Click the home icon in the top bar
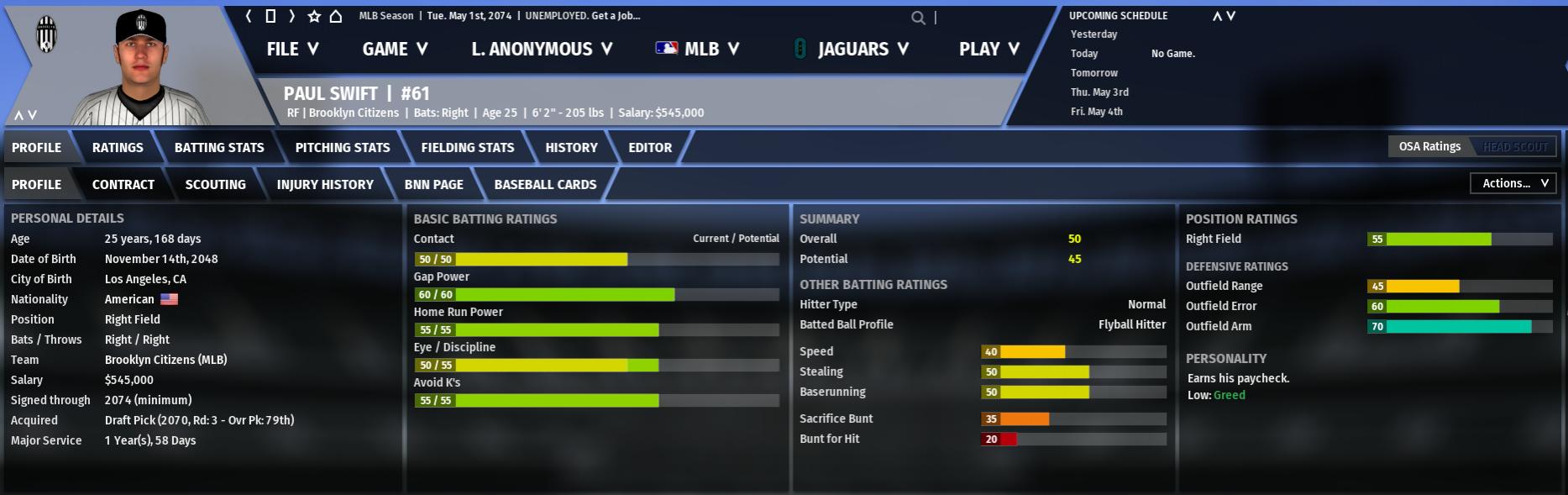Screen dimensions: 1568x495 (x=336, y=16)
